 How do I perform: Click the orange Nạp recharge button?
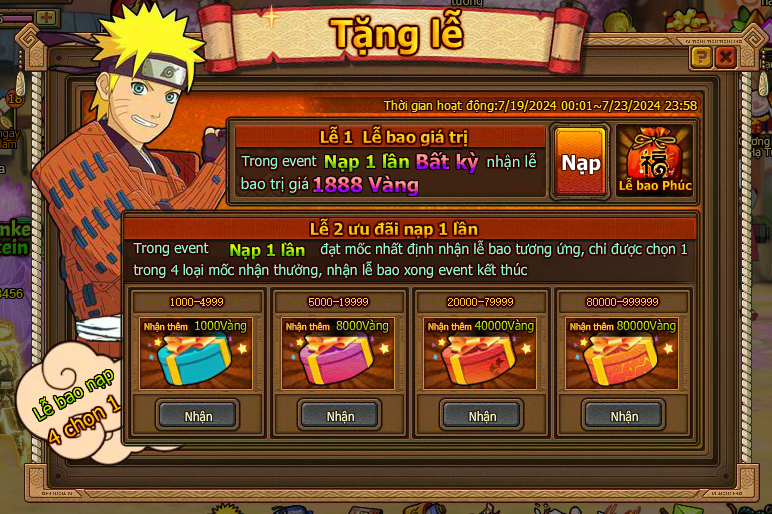pyautogui.click(x=580, y=163)
